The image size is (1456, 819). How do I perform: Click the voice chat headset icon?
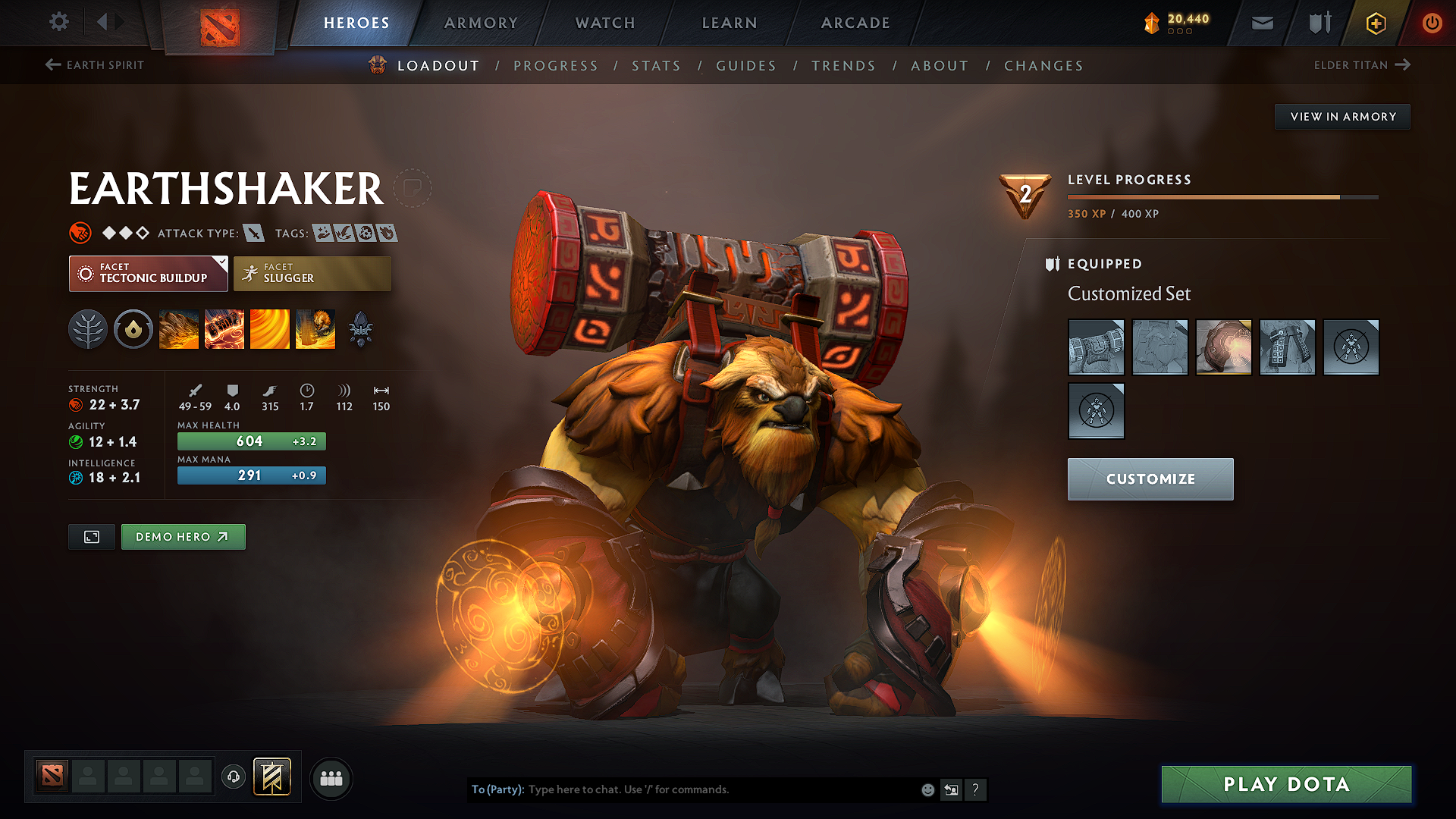pyautogui.click(x=233, y=777)
